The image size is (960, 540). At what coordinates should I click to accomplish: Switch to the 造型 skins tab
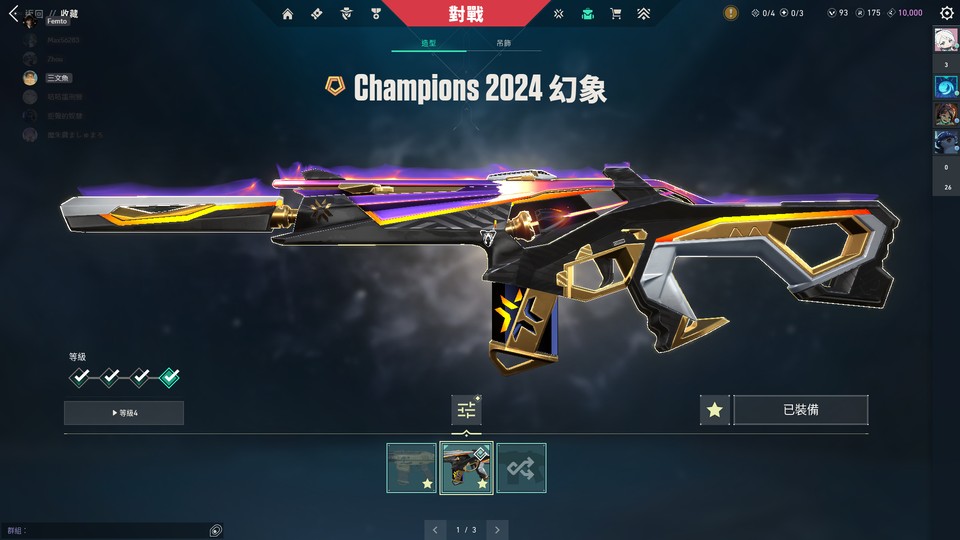[x=427, y=44]
